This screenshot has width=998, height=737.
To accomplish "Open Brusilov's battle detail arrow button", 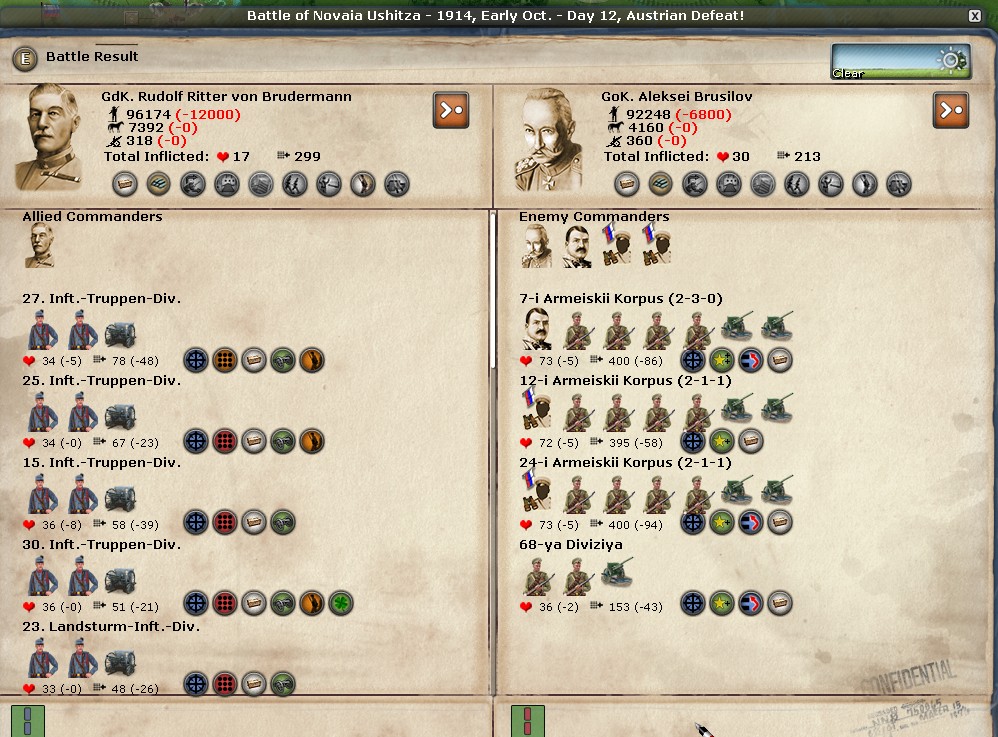I will 951,110.
